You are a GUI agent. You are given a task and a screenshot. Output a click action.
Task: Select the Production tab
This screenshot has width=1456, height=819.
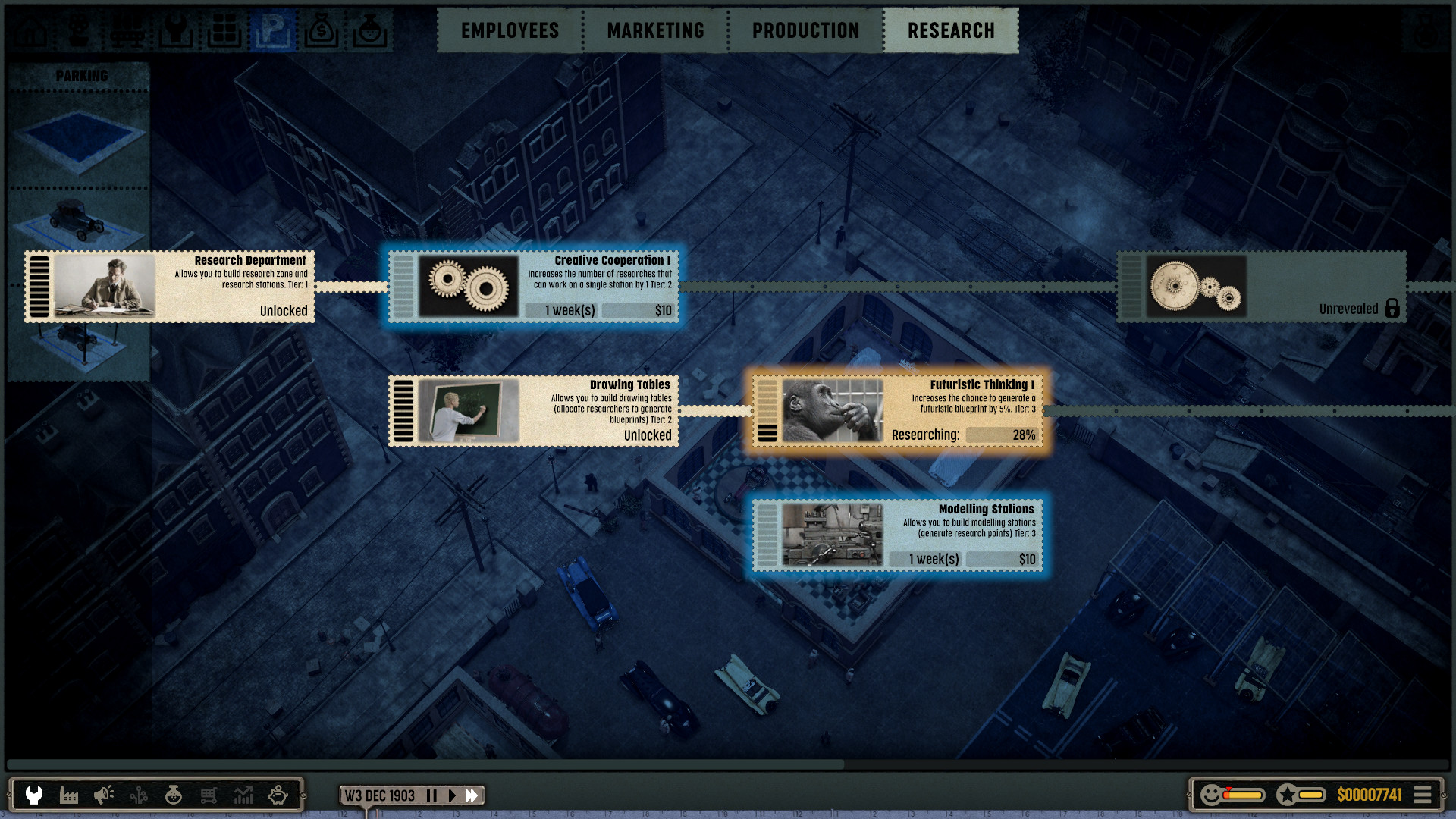click(x=805, y=30)
